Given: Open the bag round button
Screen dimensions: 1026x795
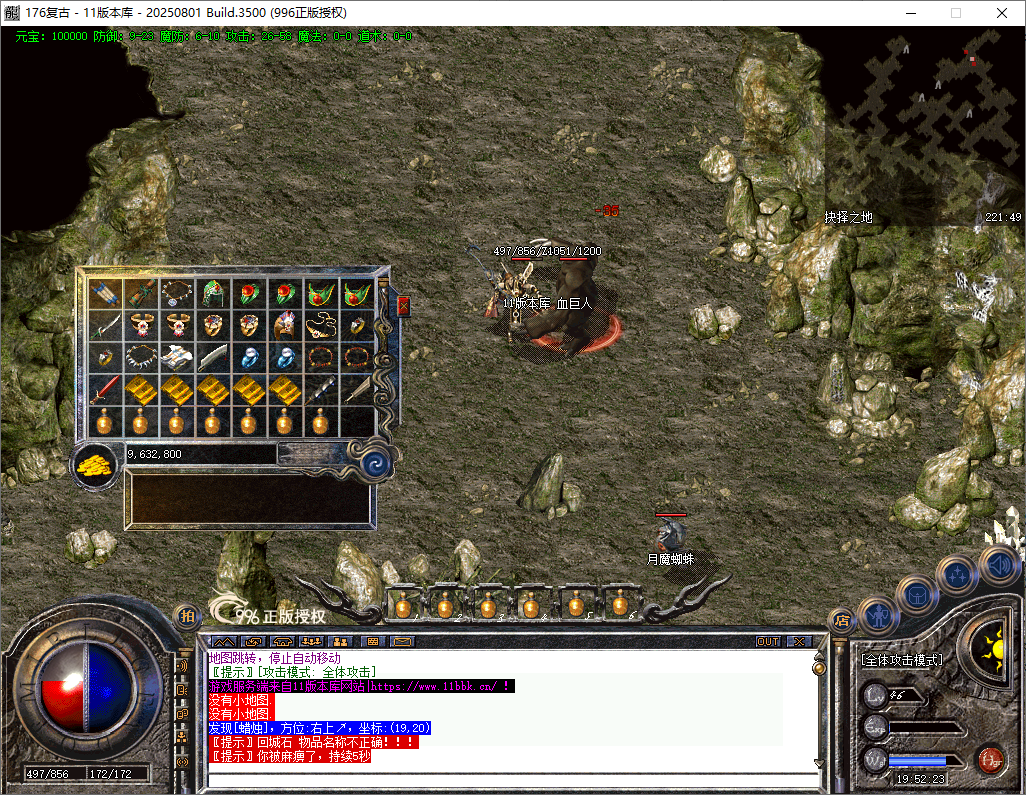Looking at the screenshot, I should (916, 595).
